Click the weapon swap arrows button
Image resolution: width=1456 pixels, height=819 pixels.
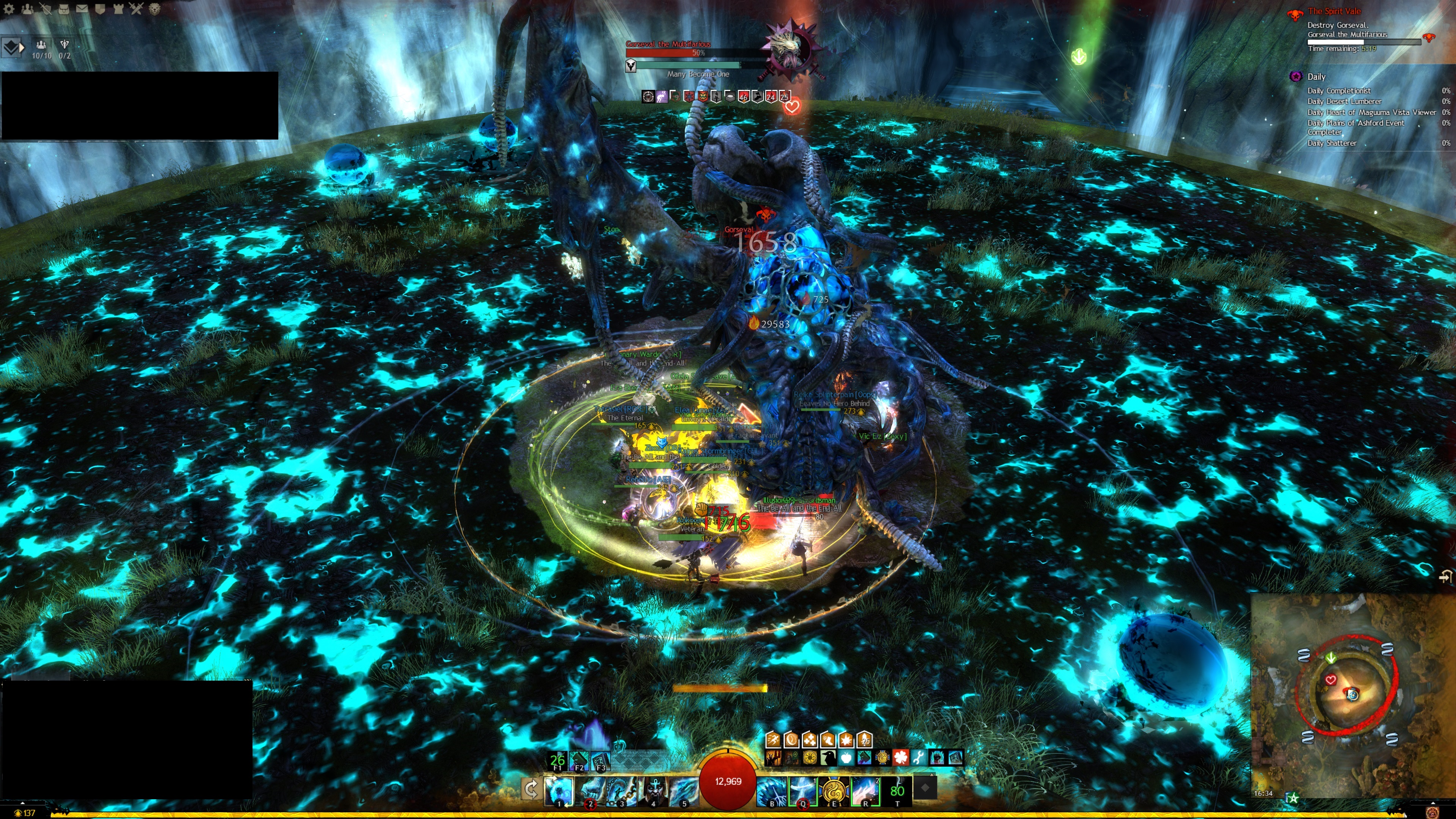531,789
